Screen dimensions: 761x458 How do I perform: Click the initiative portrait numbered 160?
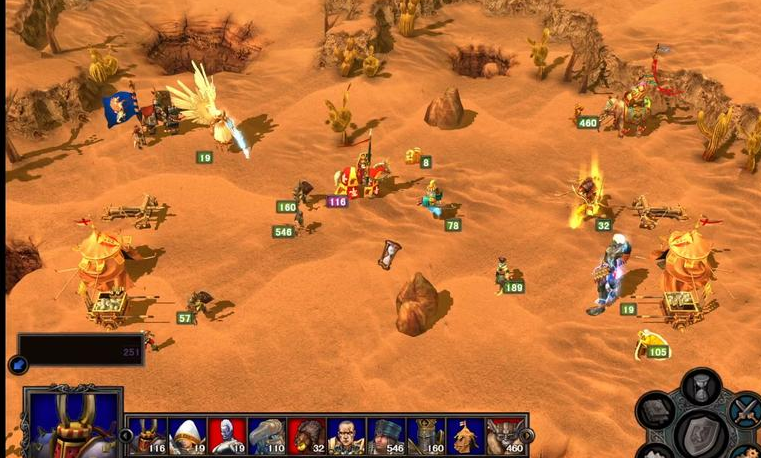point(426,436)
